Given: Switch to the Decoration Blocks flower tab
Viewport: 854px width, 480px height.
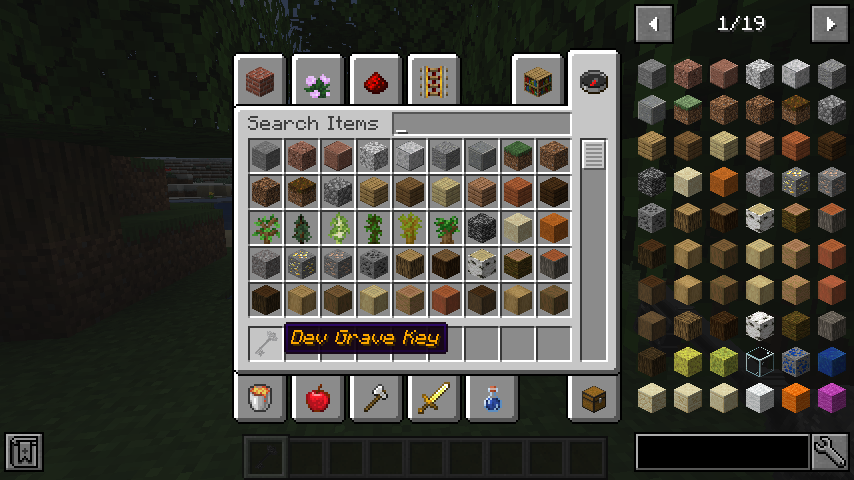Looking at the screenshot, I should (x=318, y=81).
